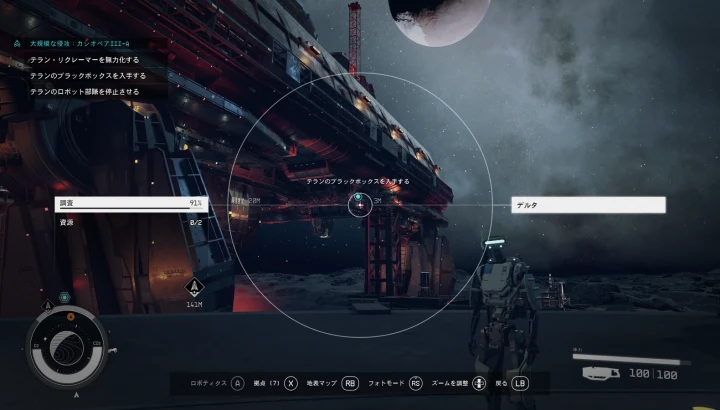Screen dimensions: 720x410
Task: Select the デルタ scan target label
Action: click(x=588, y=205)
